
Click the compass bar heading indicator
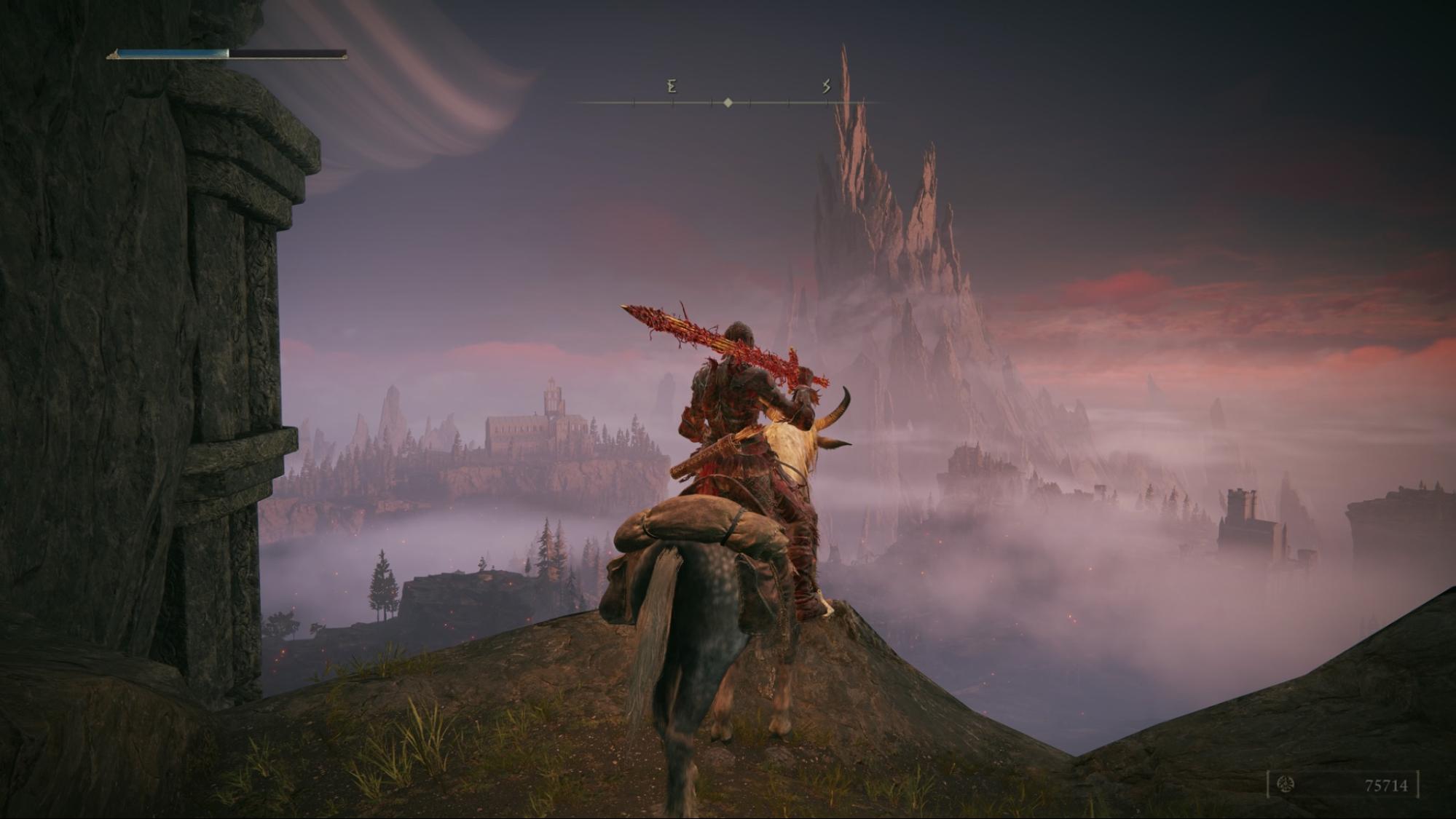[x=728, y=103]
